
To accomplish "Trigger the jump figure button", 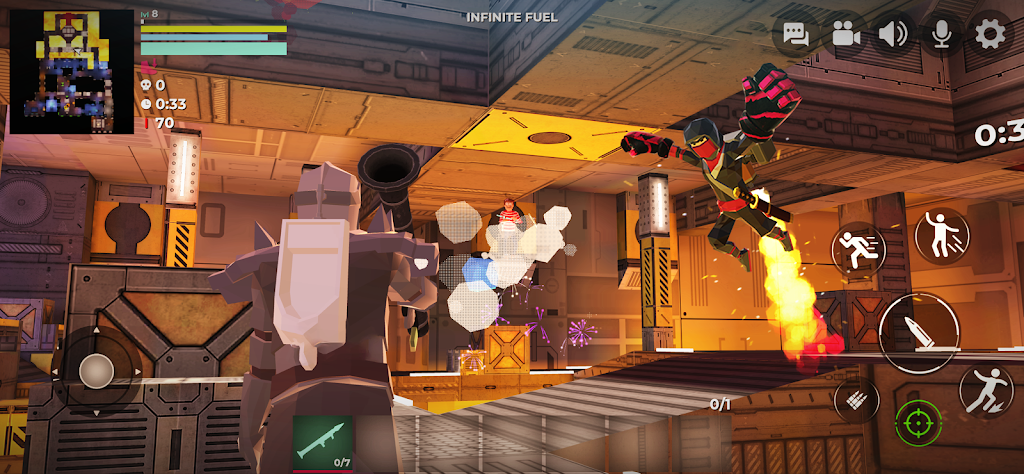I will [x=942, y=237].
